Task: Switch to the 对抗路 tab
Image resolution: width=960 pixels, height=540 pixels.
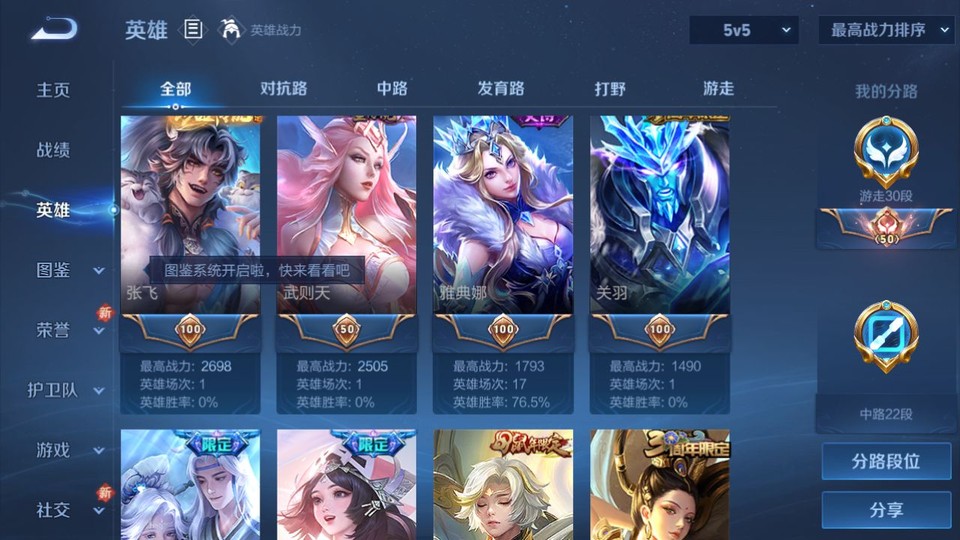Action: [283, 88]
